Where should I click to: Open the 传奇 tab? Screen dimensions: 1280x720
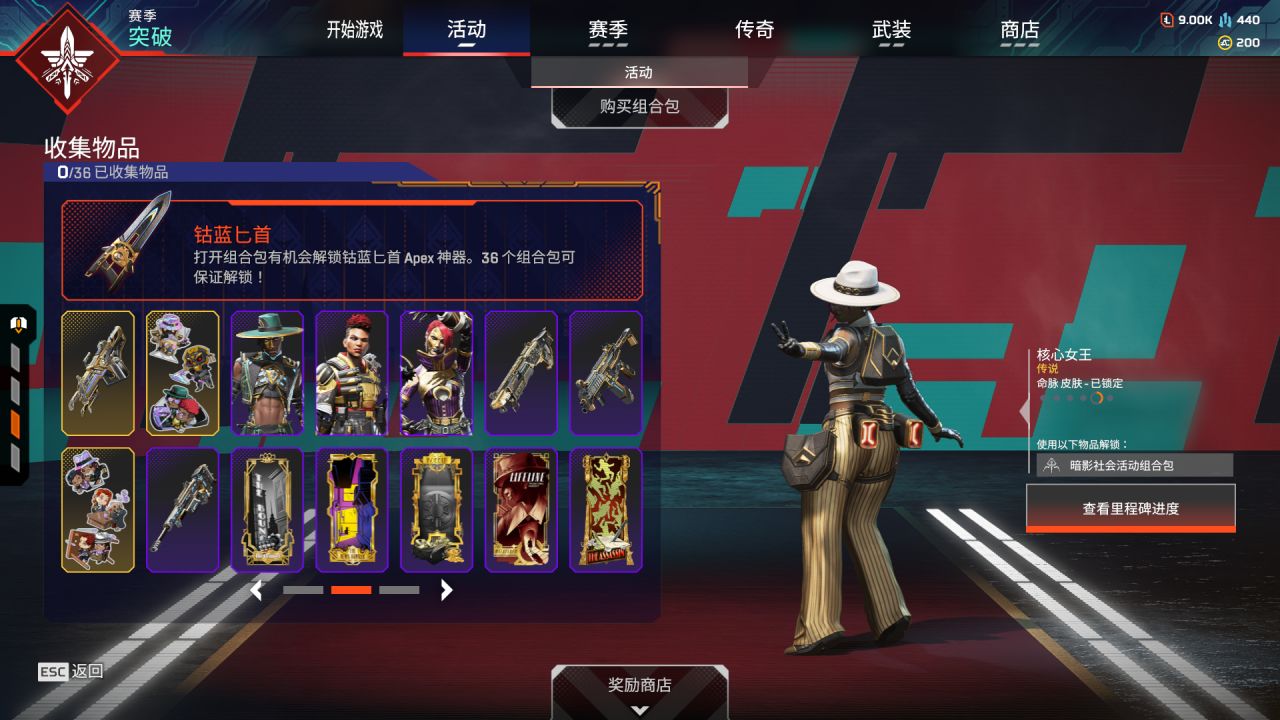click(x=754, y=30)
